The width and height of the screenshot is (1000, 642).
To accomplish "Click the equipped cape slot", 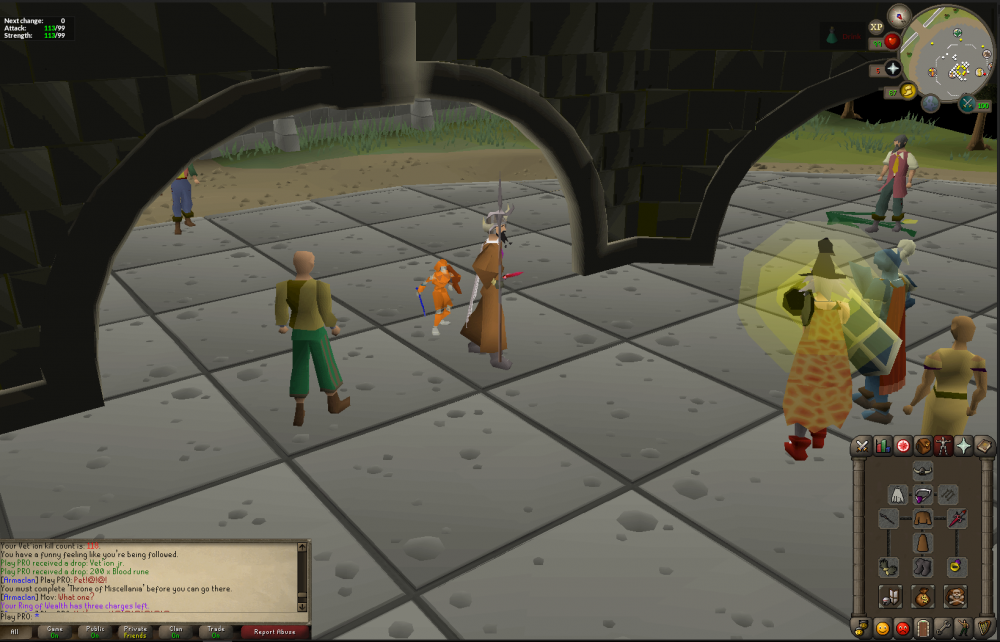I will (x=897, y=495).
